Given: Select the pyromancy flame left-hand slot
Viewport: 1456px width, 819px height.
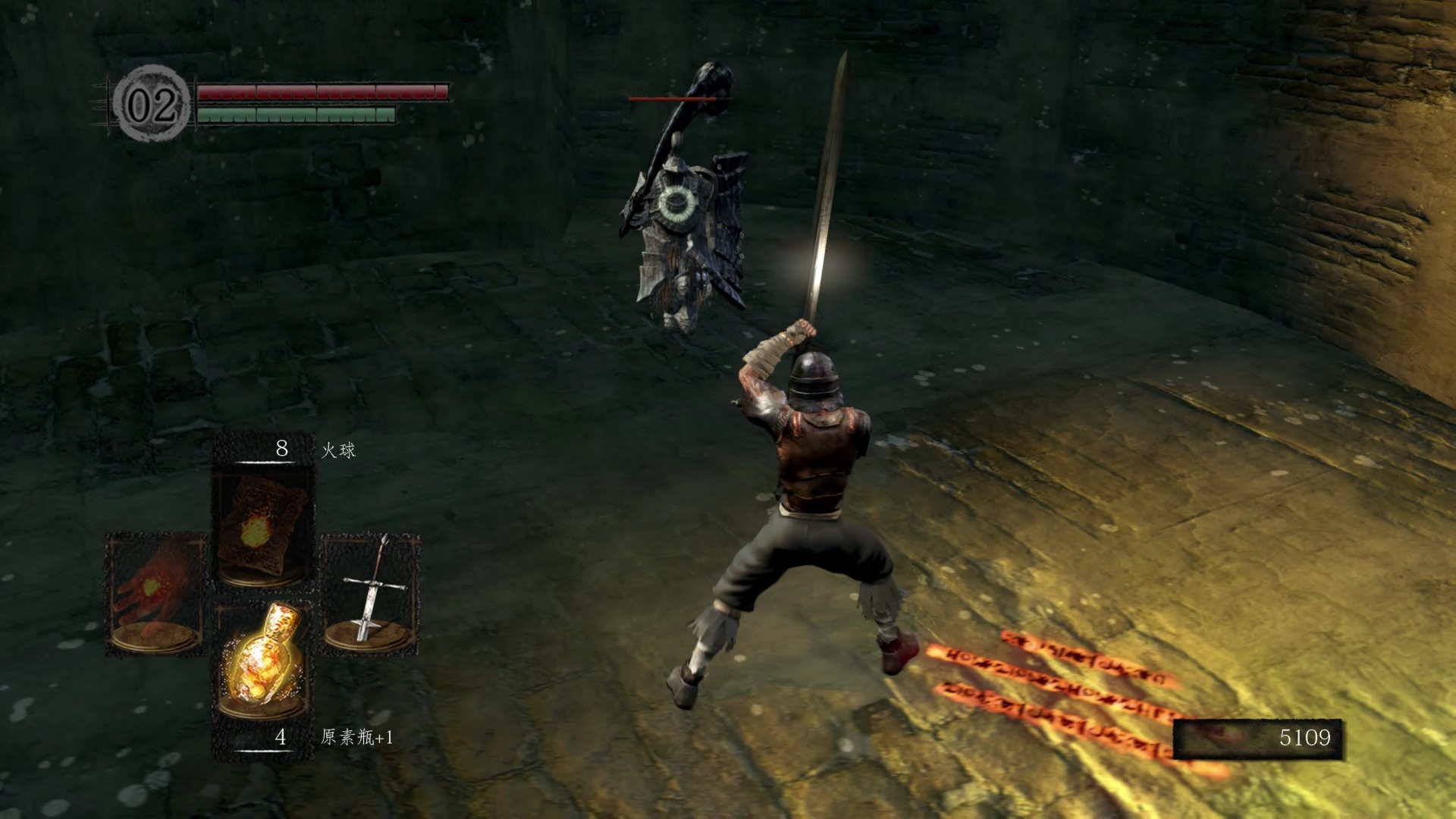Looking at the screenshot, I should (155, 593).
